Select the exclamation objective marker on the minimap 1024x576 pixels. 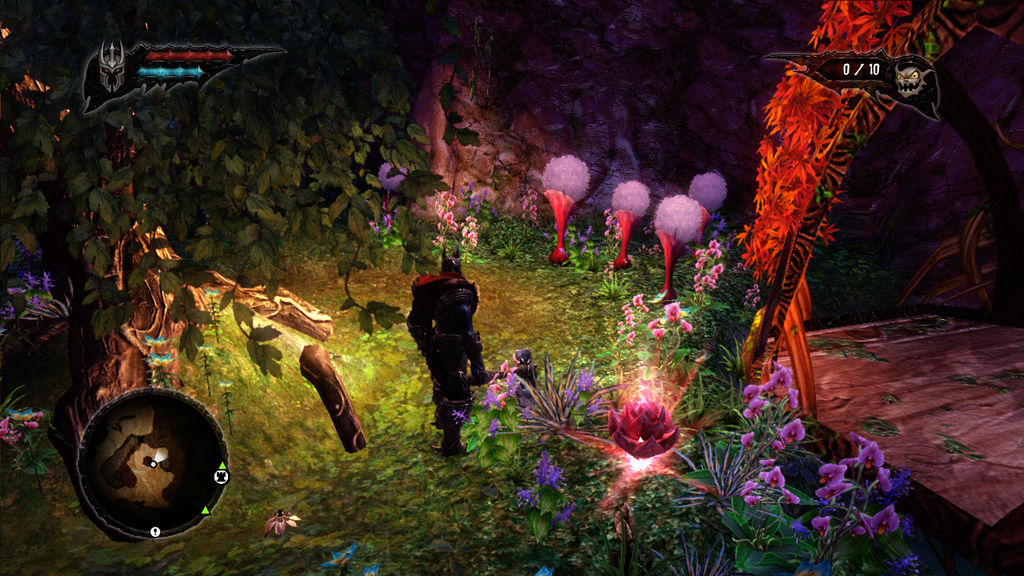(155, 531)
